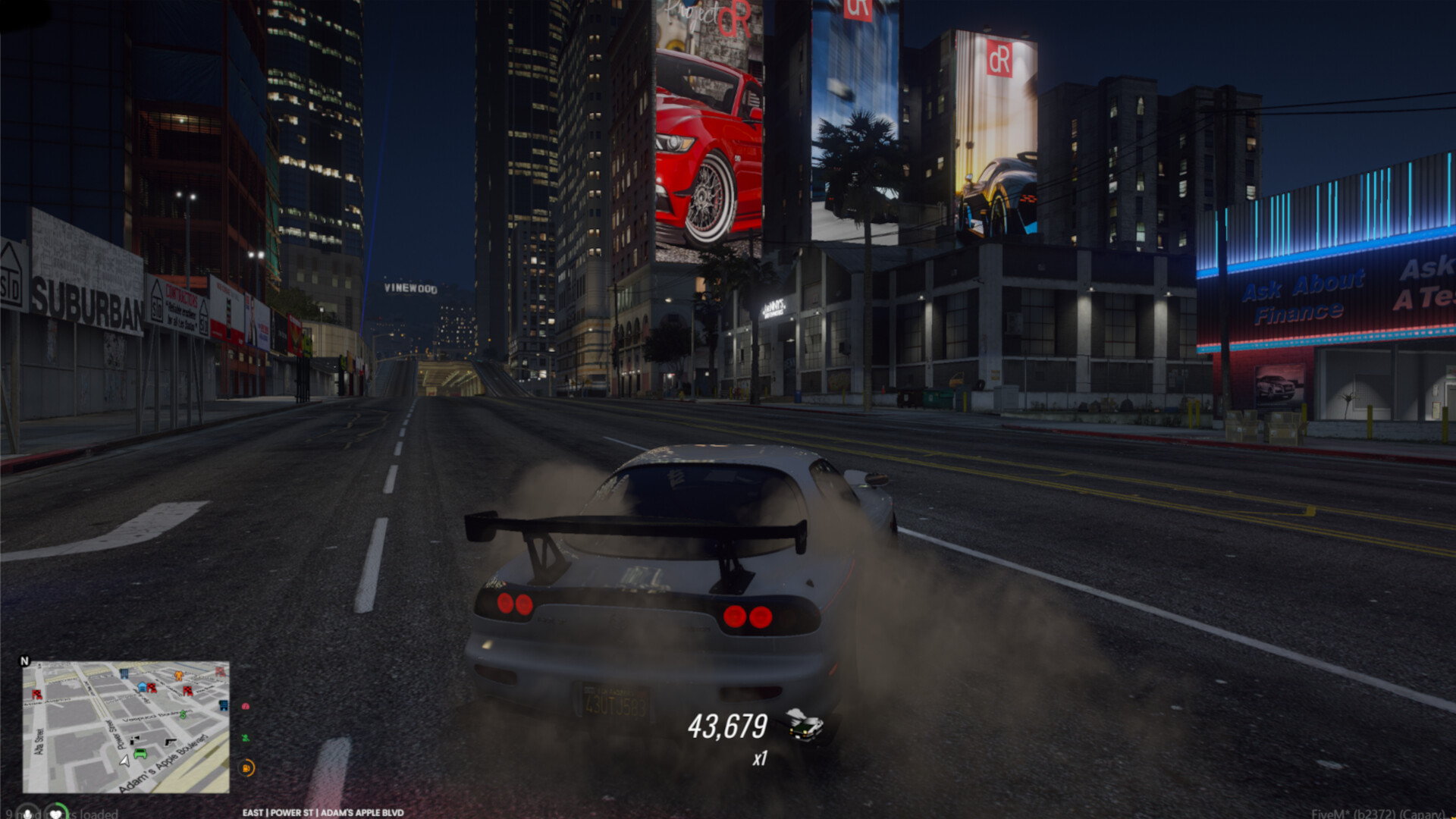Click the green seatbelt status icon
This screenshot has width=1456, height=819.
click(246, 737)
